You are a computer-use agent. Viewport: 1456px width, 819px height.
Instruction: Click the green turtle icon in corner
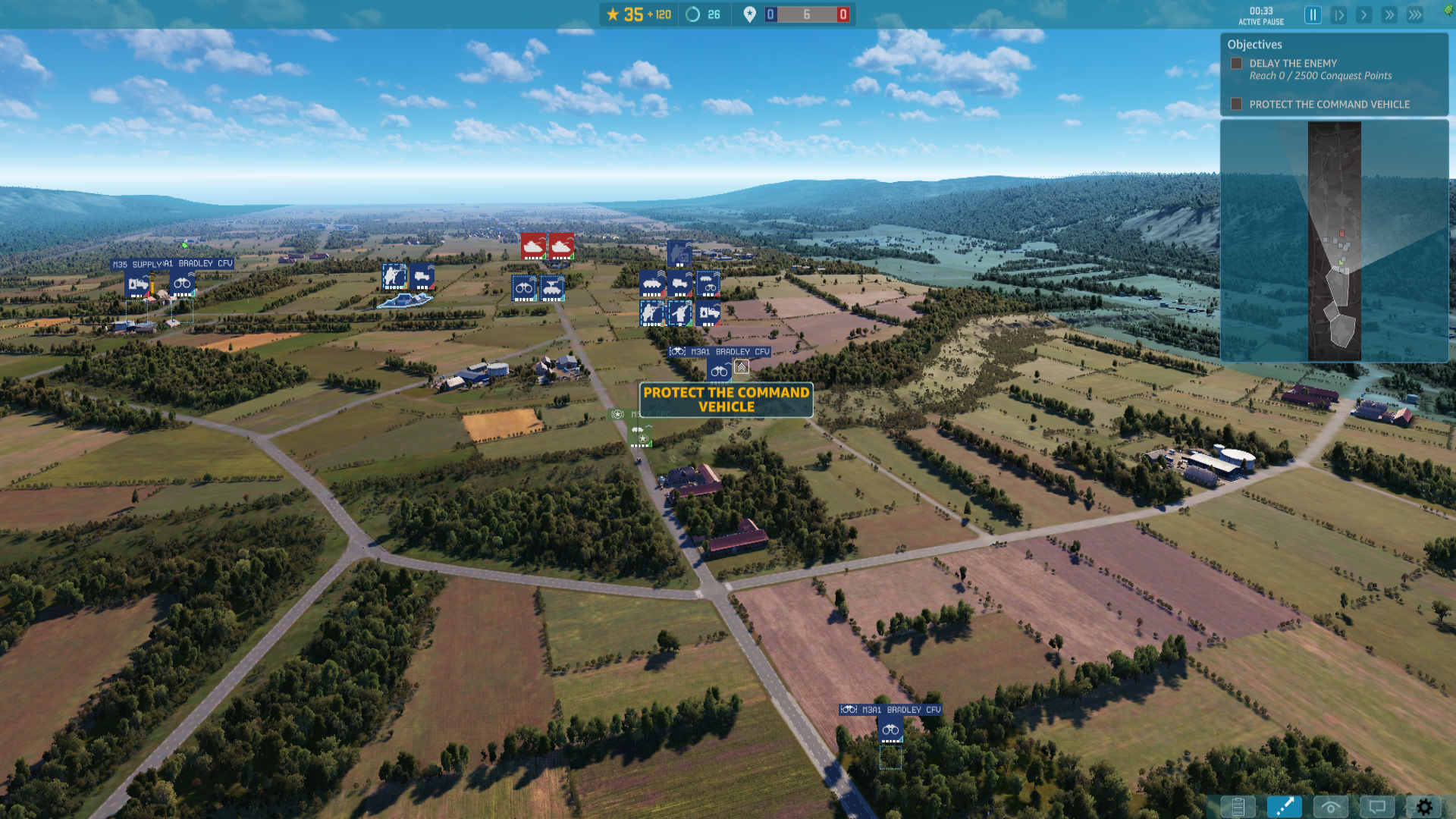[1448, 11]
